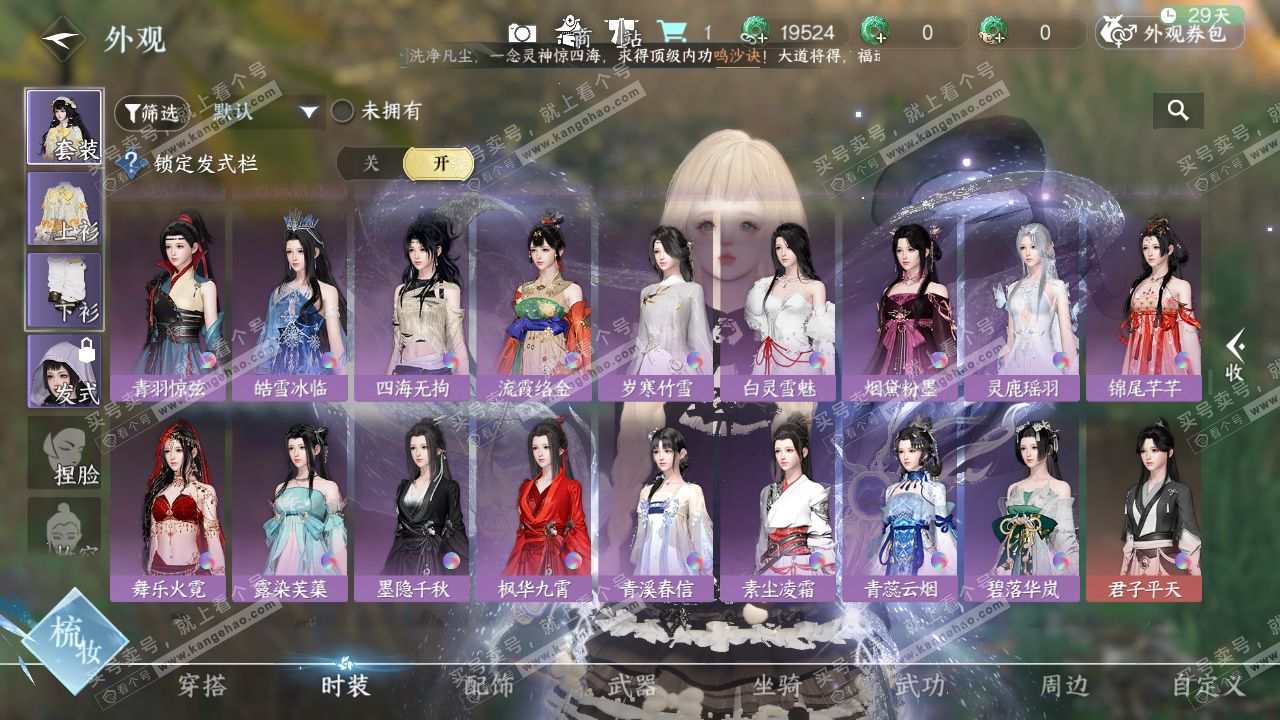Screen dimensions: 1280x720
Task: Switch to the 上衫 top category
Action: [64, 209]
